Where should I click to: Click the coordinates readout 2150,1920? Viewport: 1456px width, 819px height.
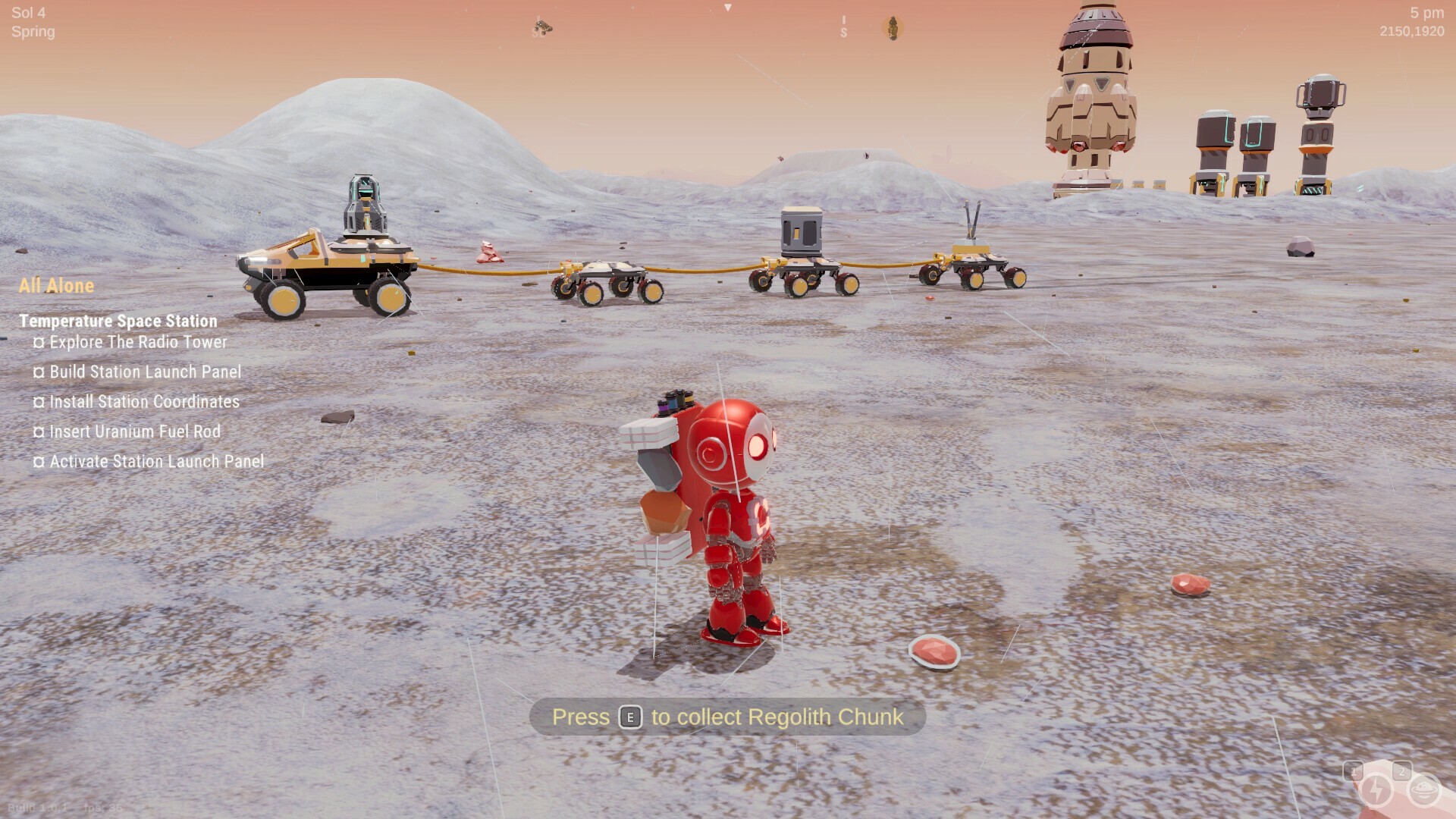[1412, 31]
